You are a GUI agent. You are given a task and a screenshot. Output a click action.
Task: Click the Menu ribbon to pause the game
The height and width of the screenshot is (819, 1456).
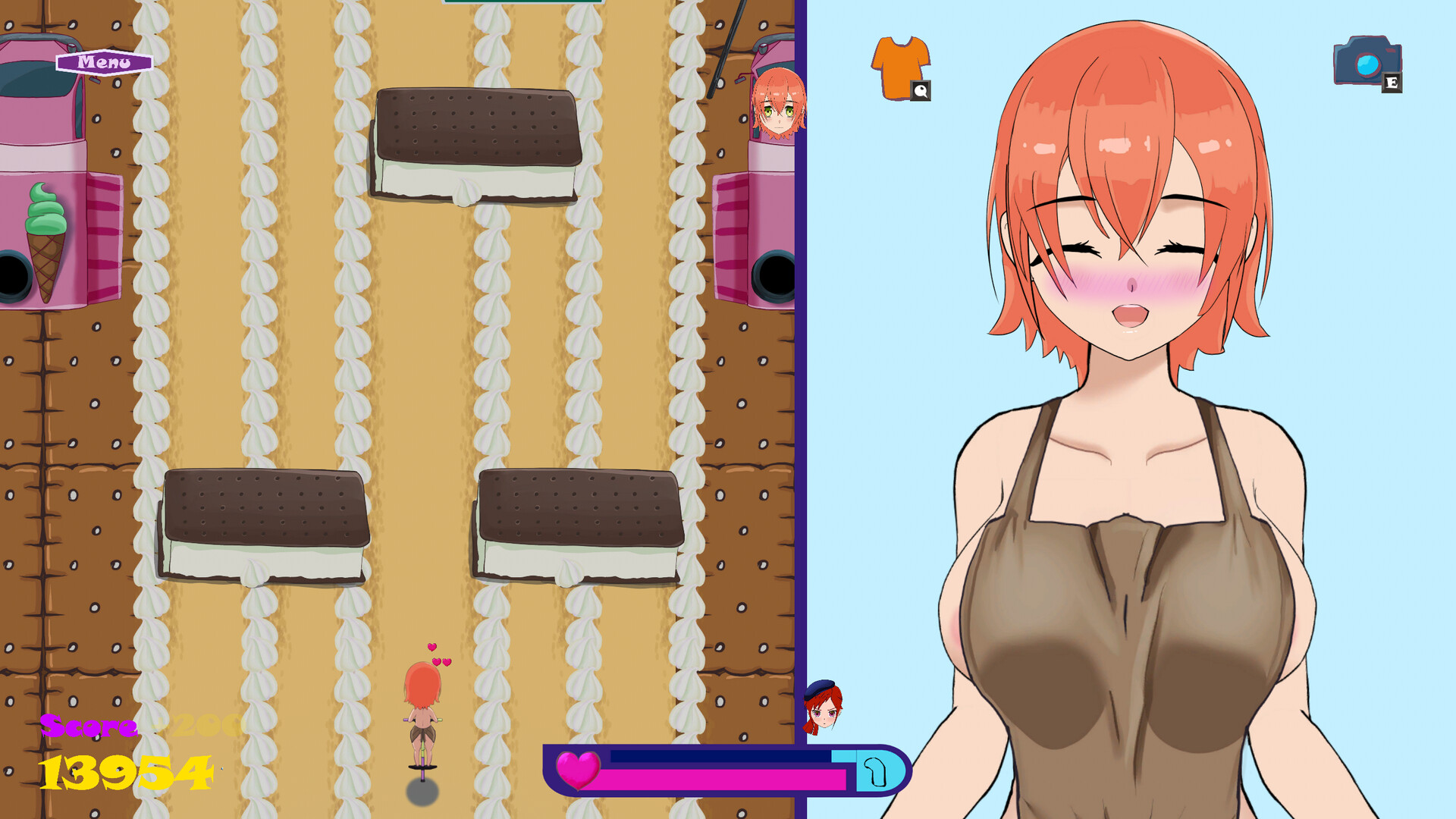102,62
